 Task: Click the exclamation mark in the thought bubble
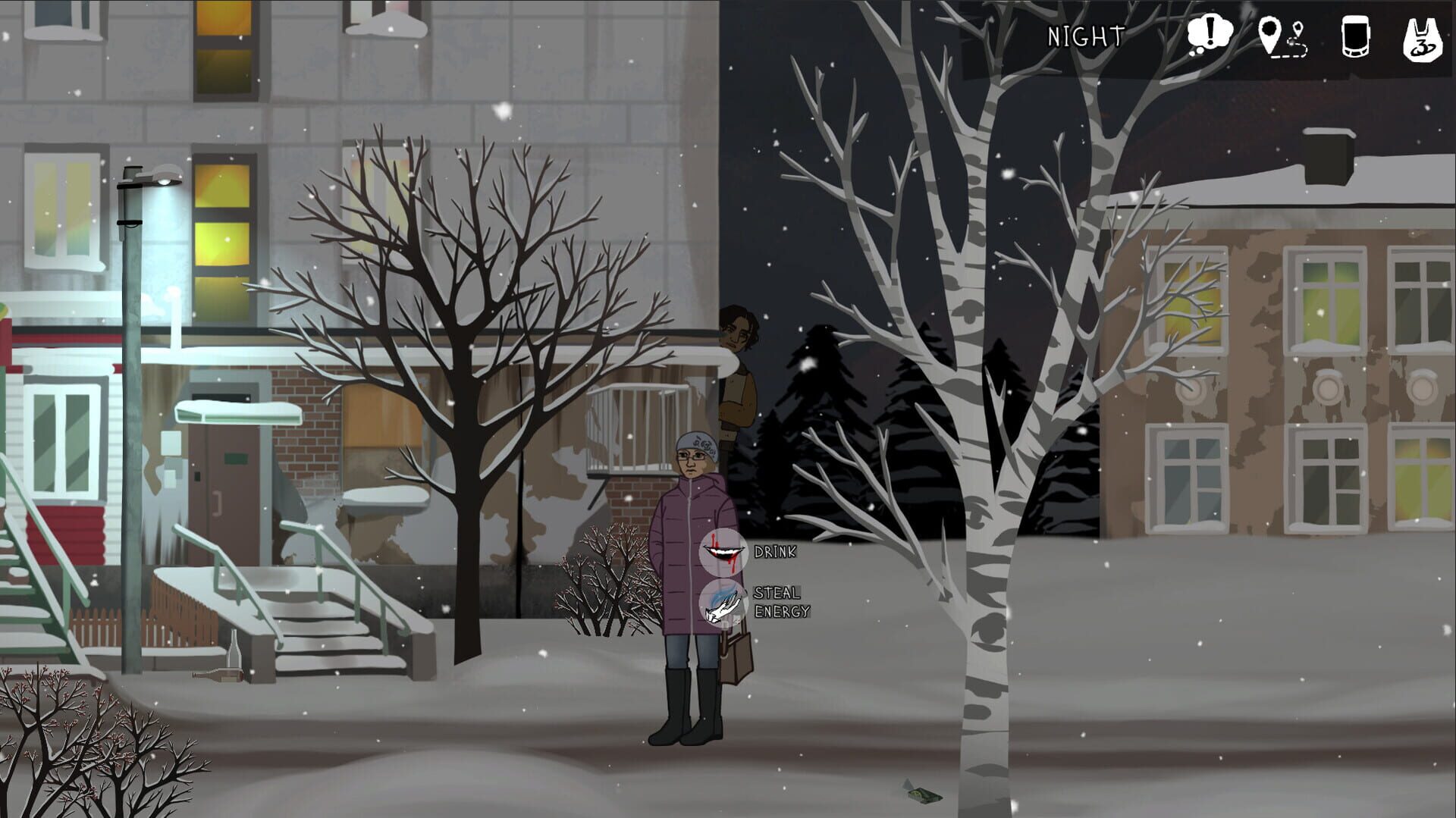1209,29
